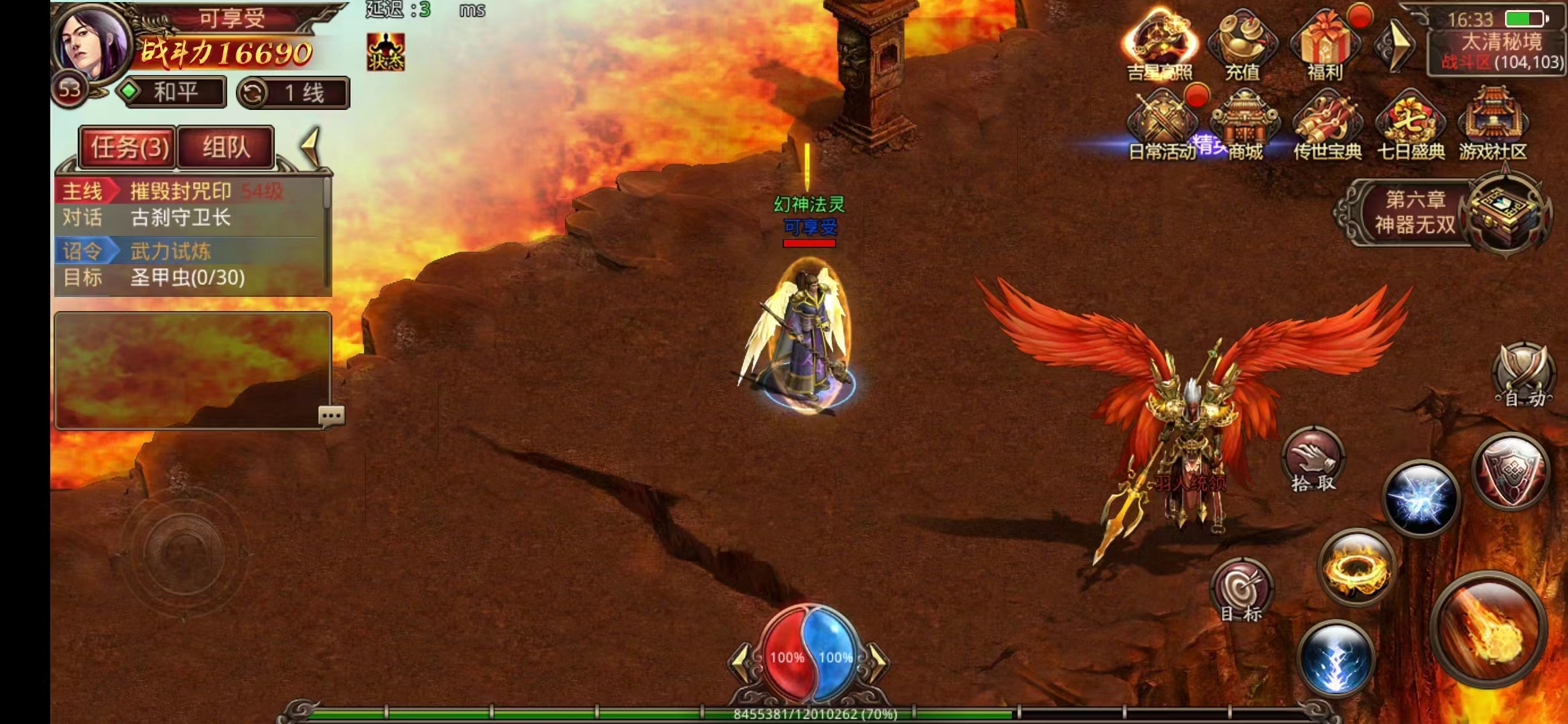Screen dimensions: 1568x724
Task: Tap the 拾取 pickup button
Action: click(x=1313, y=461)
